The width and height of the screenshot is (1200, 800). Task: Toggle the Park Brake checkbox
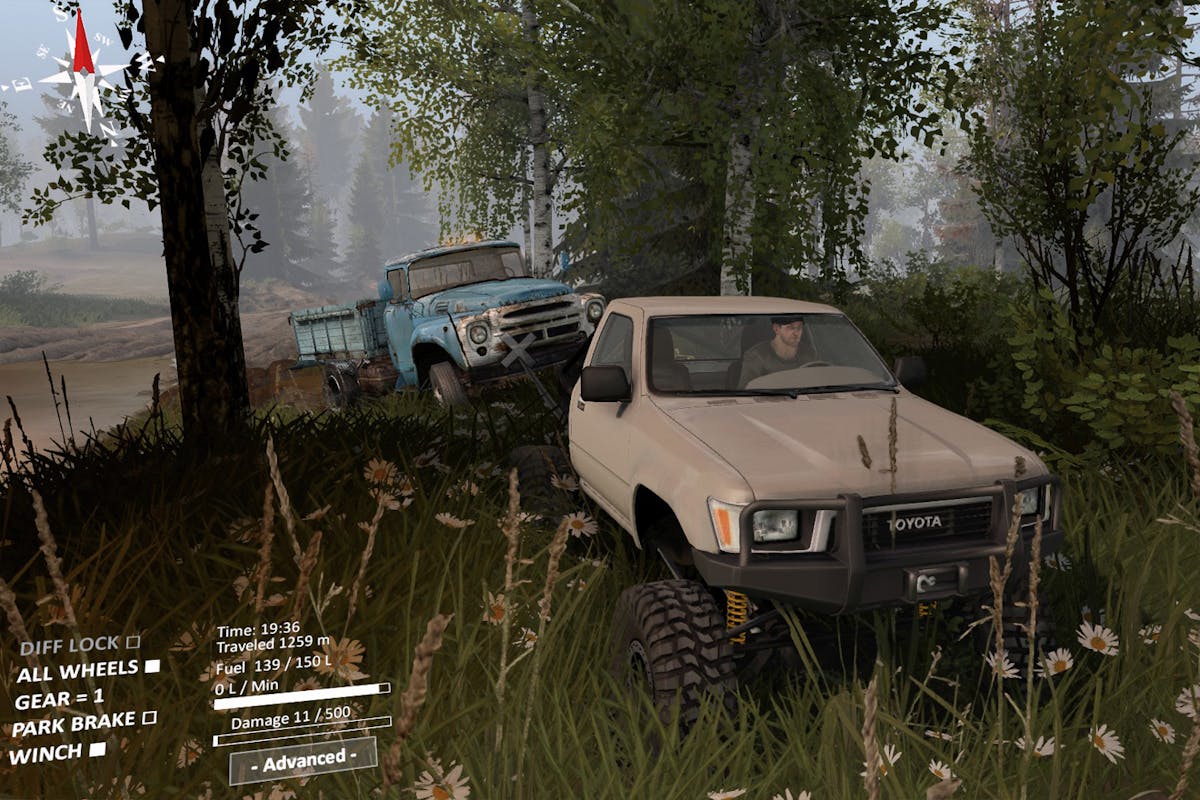click(x=149, y=717)
